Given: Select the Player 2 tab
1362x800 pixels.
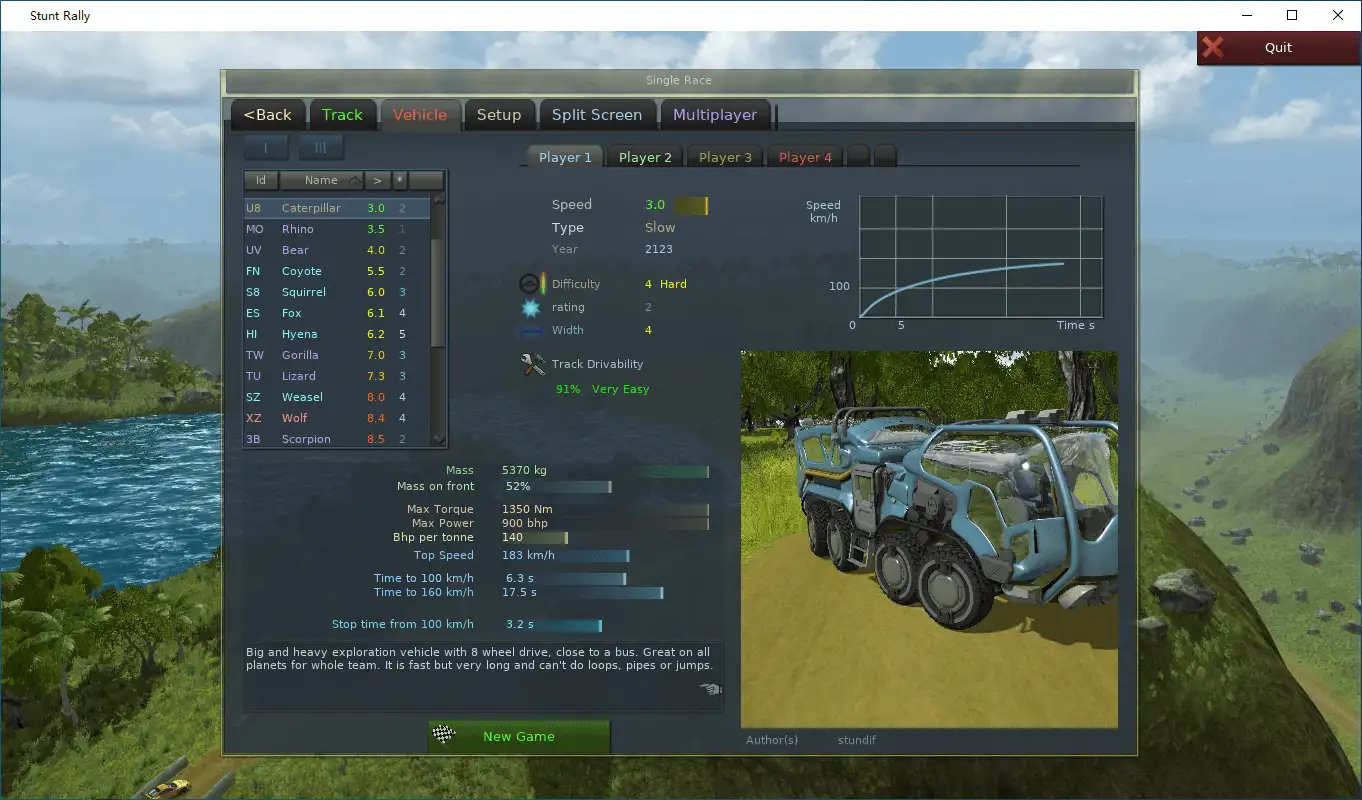Looking at the screenshot, I should (x=645, y=157).
